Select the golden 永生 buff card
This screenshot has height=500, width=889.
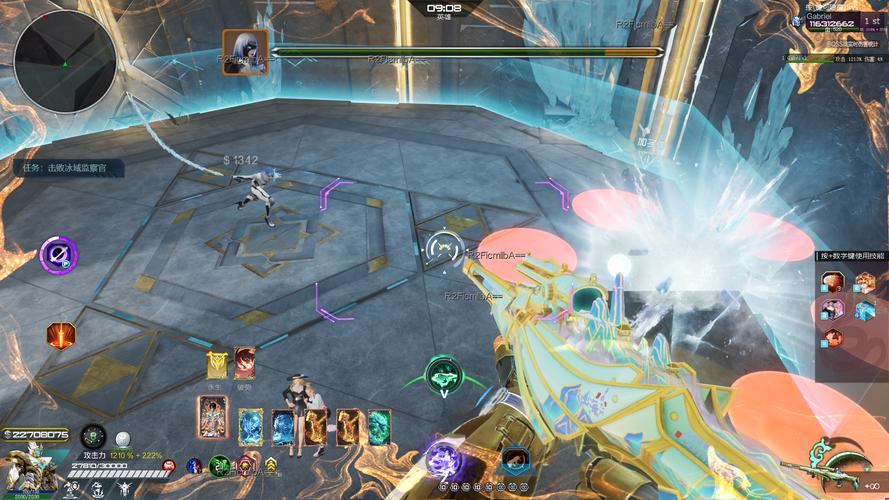[216, 365]
